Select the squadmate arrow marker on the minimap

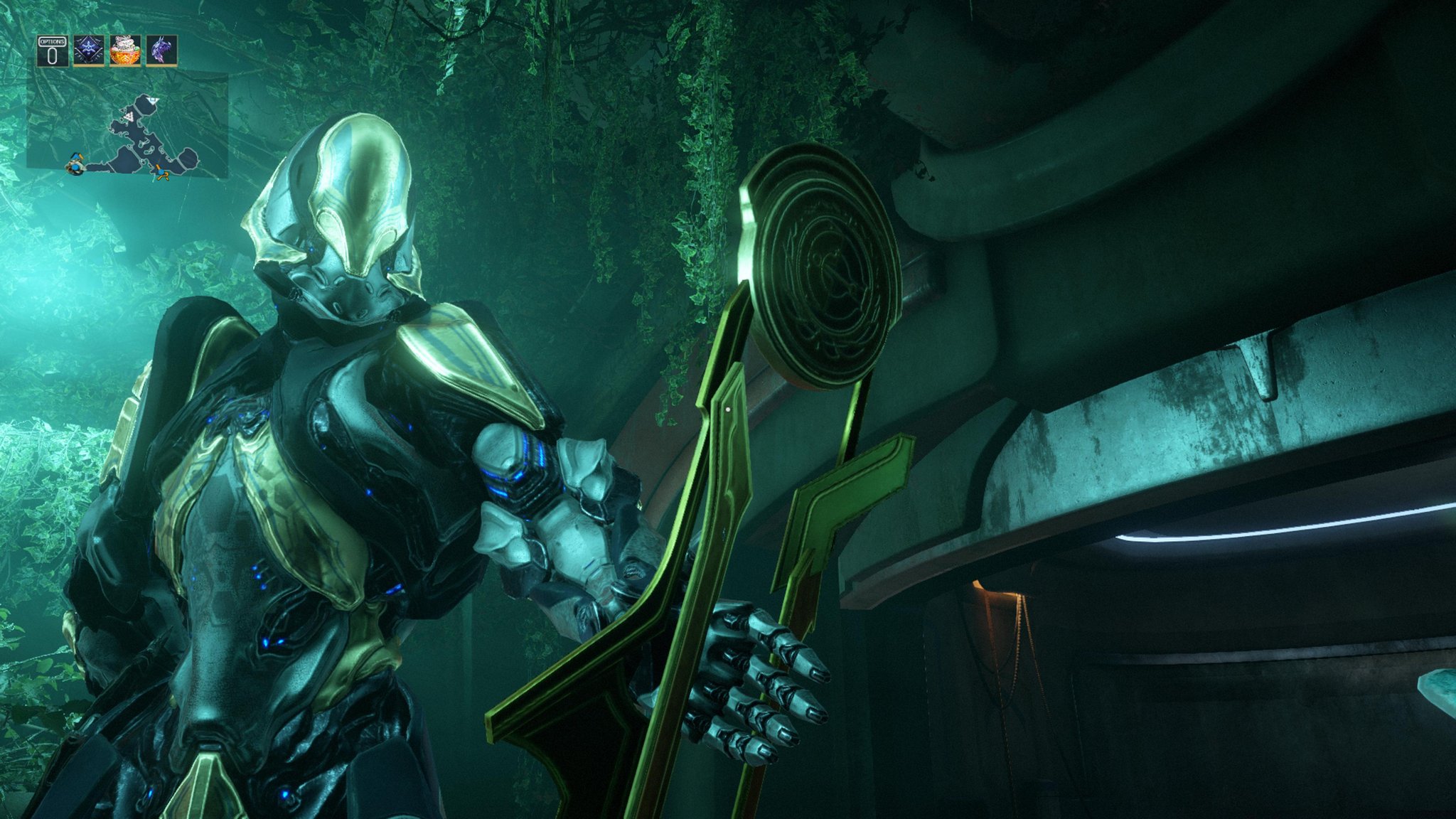[x=161, y=171]
